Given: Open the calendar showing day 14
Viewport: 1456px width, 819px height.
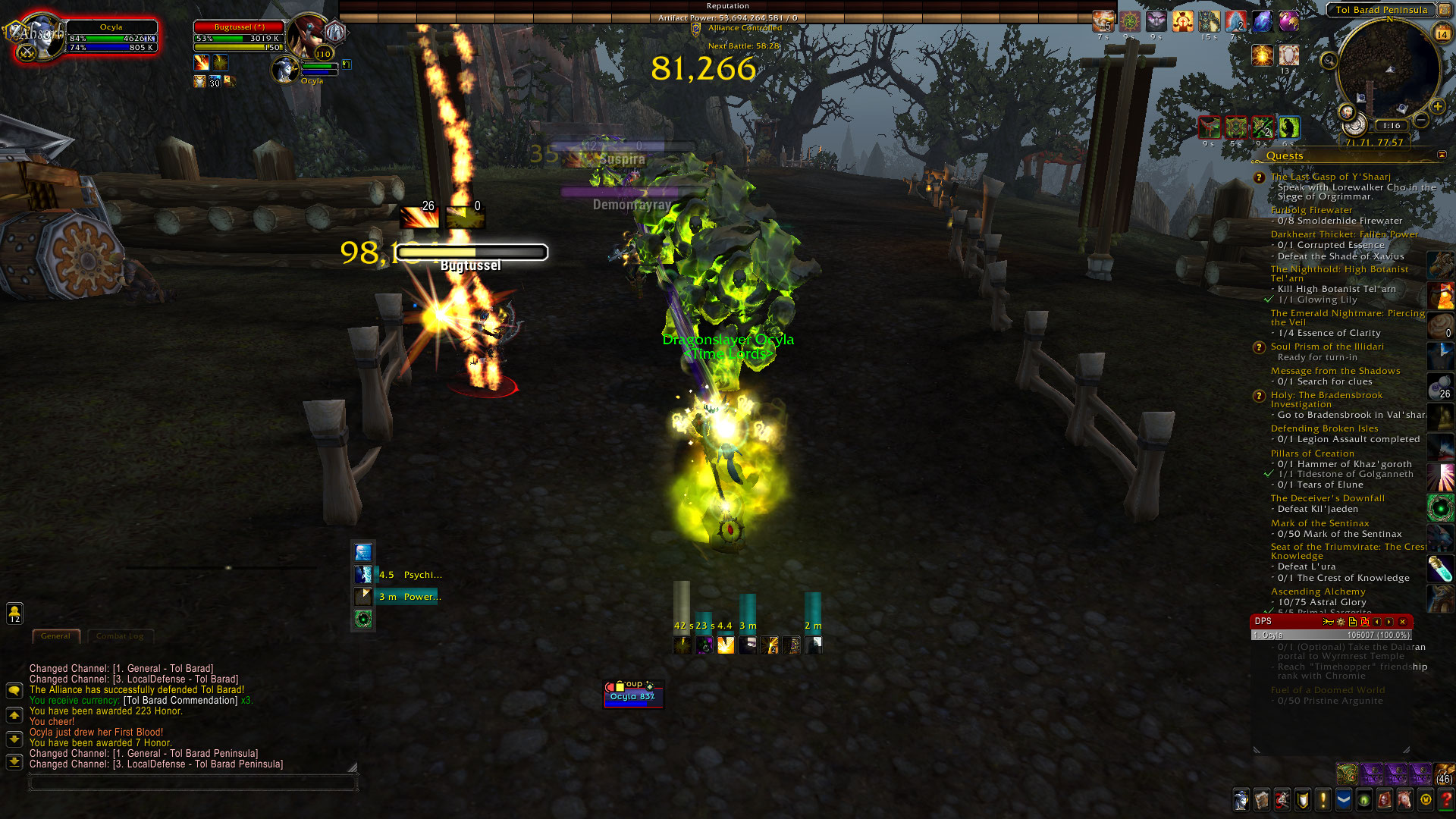Looking at the screenshot, I should click(x=1442, y=33).
